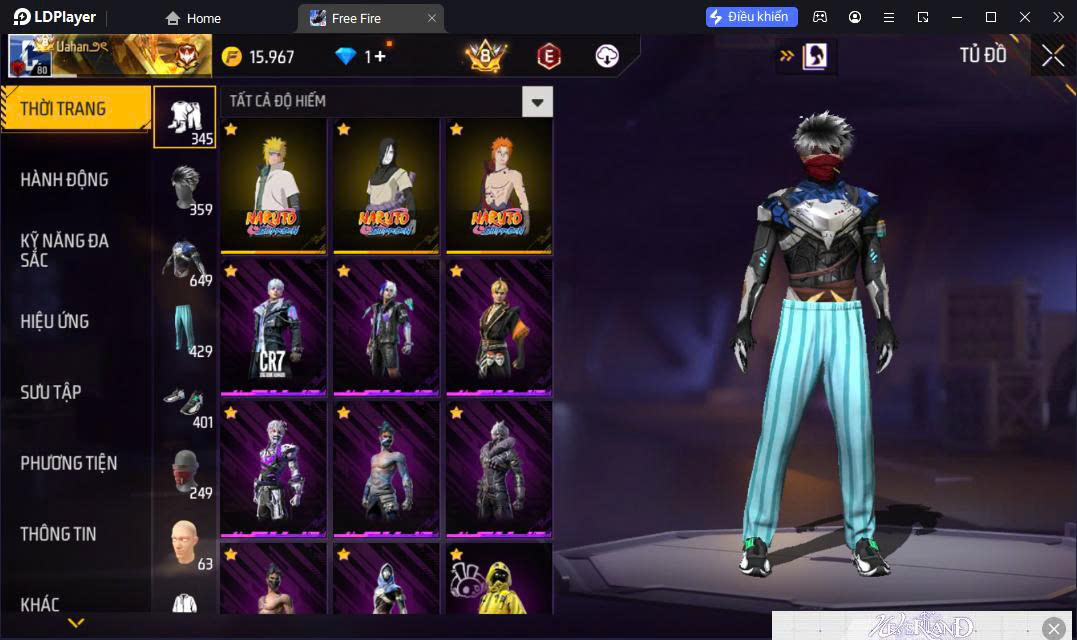The height and width of the screenshot is (640, 1077).
Task: Go to the Sưu Tập tab
Action: tap(50, 392)
